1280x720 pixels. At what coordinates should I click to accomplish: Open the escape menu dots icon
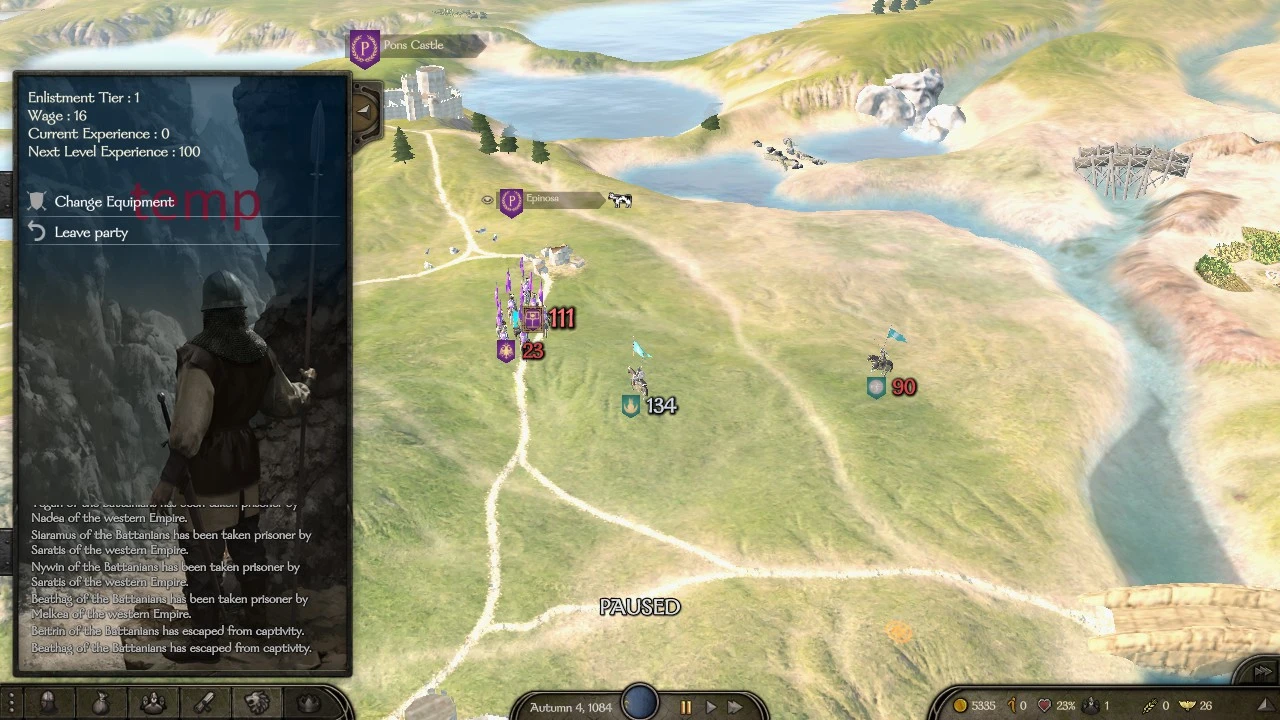(10, 702)
